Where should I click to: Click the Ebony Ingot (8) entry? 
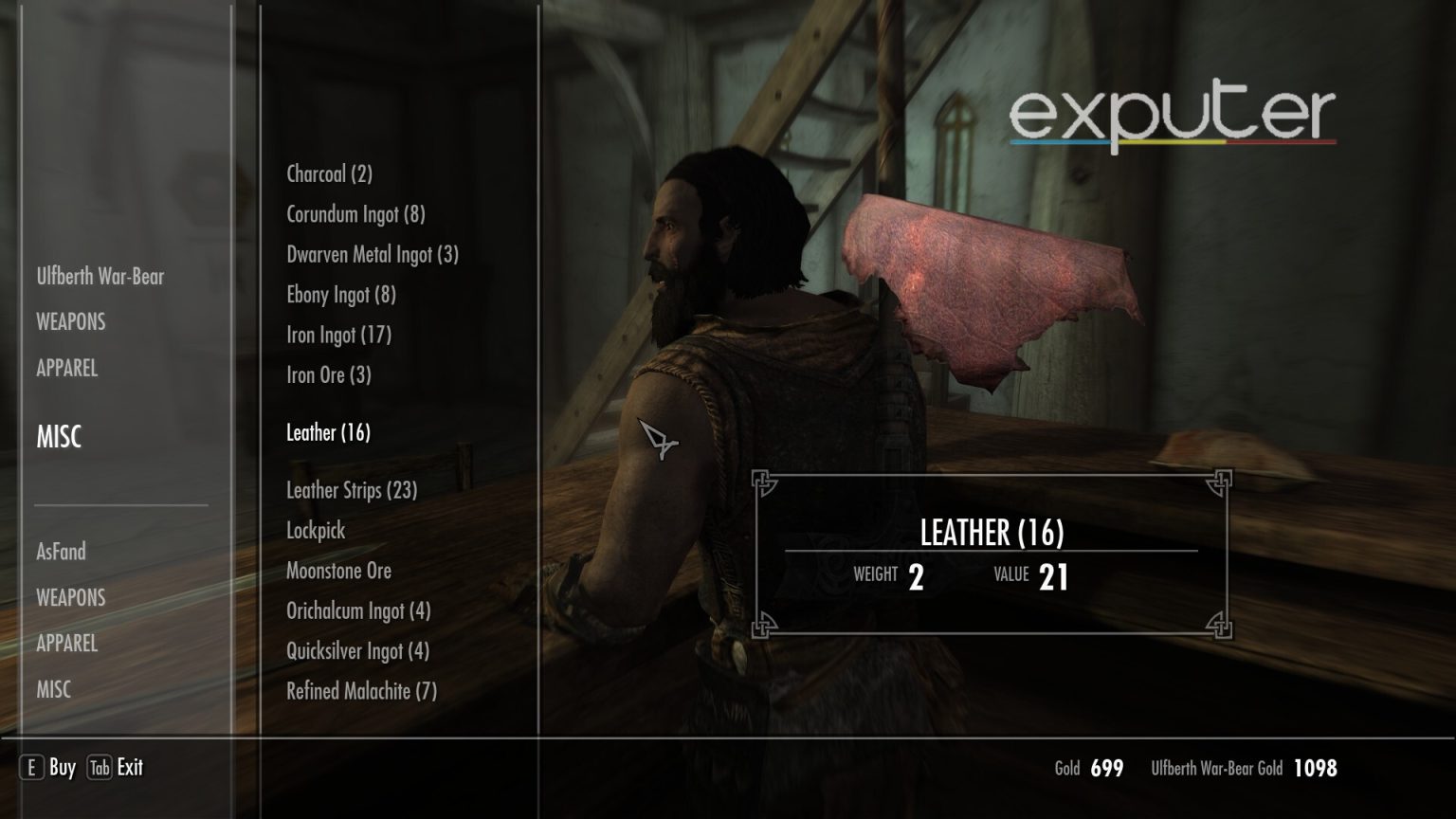coord(341,295)
